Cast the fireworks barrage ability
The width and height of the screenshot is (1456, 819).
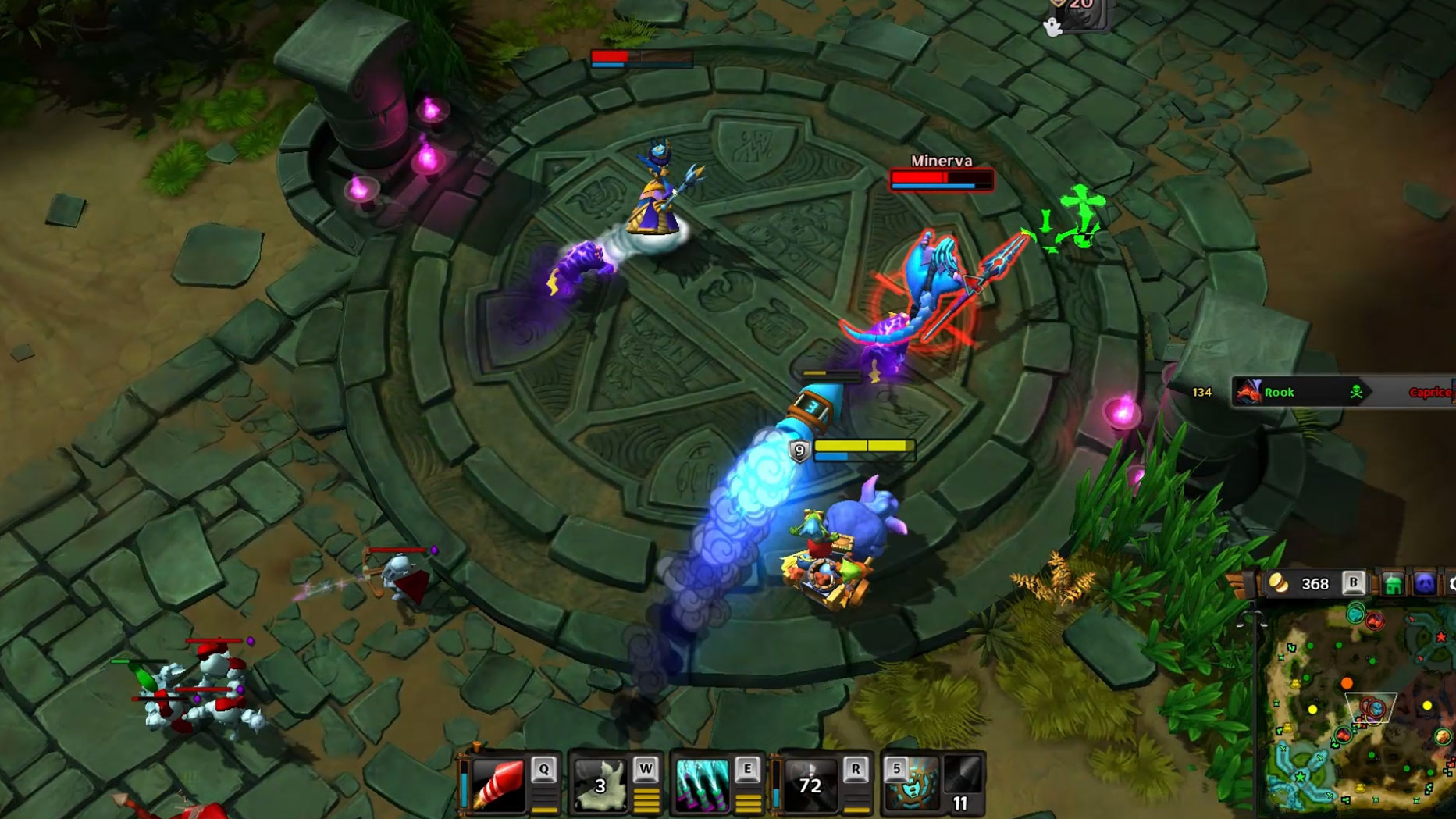pyautogui.click(x=701, y=785)
